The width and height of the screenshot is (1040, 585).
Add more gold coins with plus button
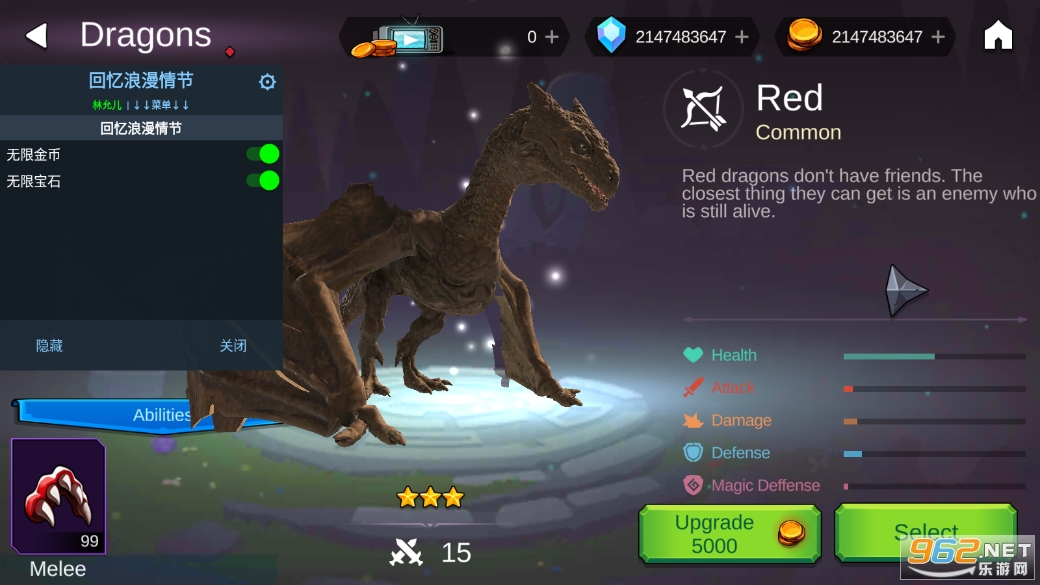click(938, 37)
